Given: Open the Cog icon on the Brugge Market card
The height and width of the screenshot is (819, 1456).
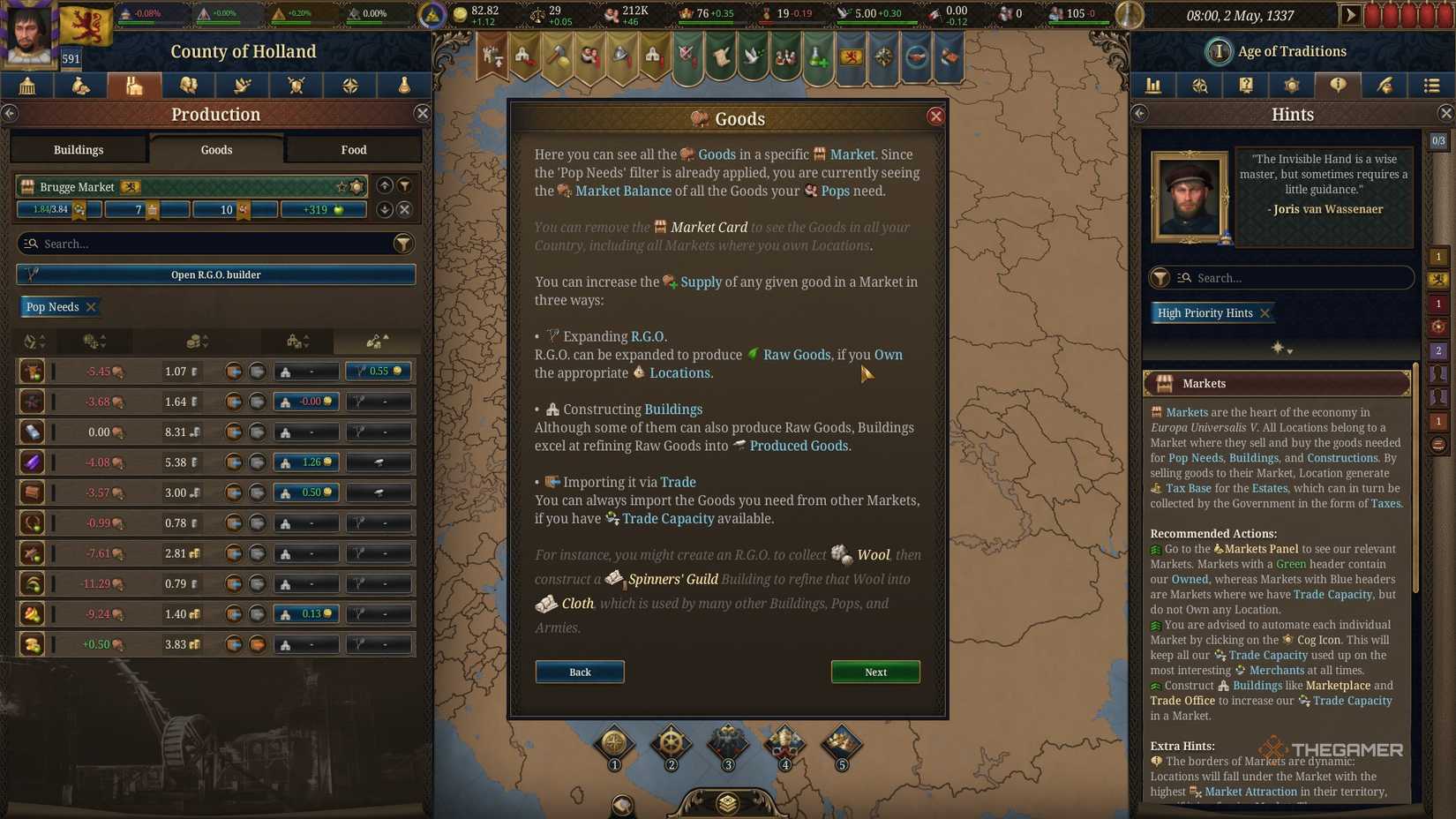Looking at the screenshot, I should (356, 186).
